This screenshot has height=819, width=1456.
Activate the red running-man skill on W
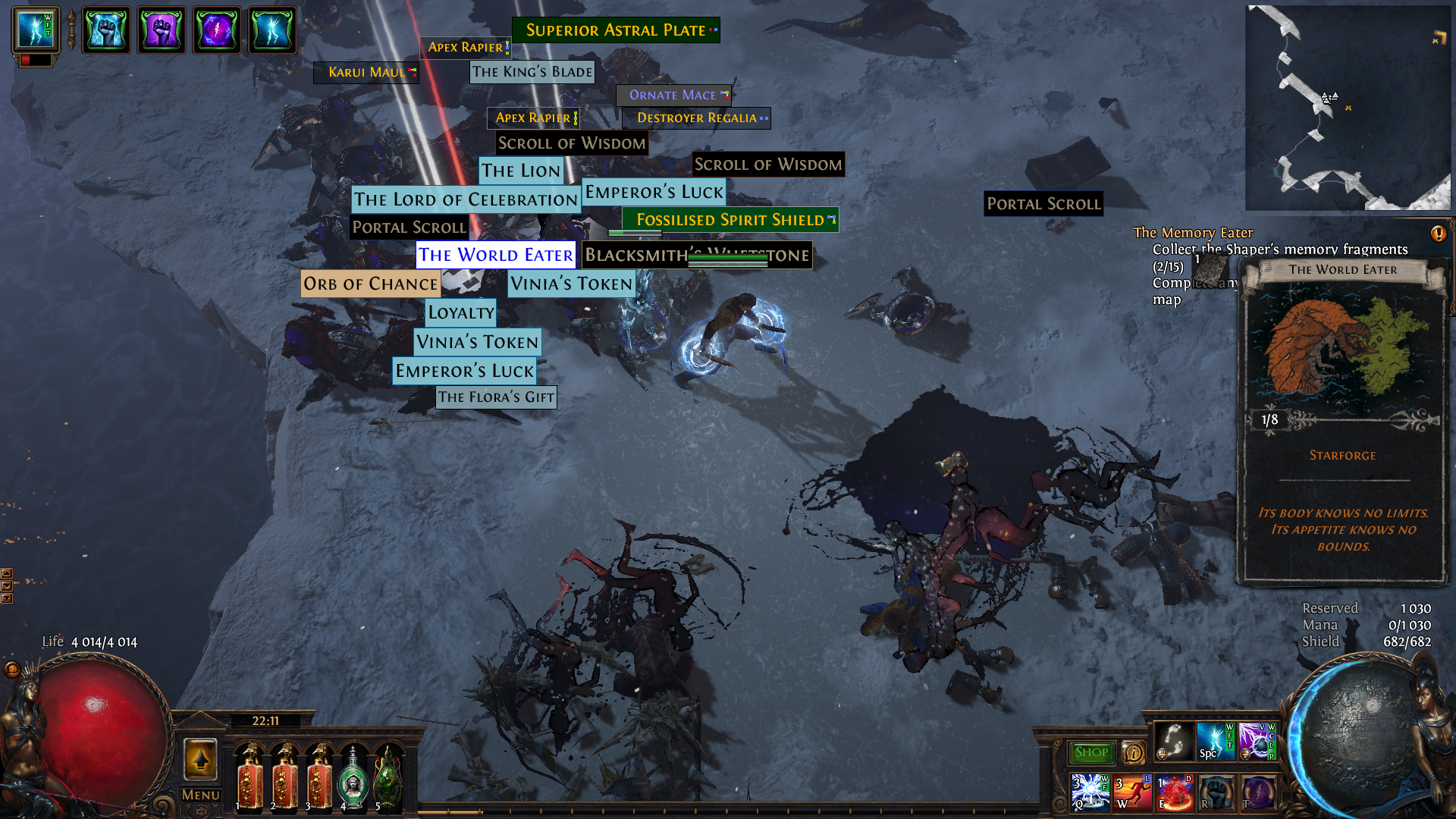point(1133,792)
